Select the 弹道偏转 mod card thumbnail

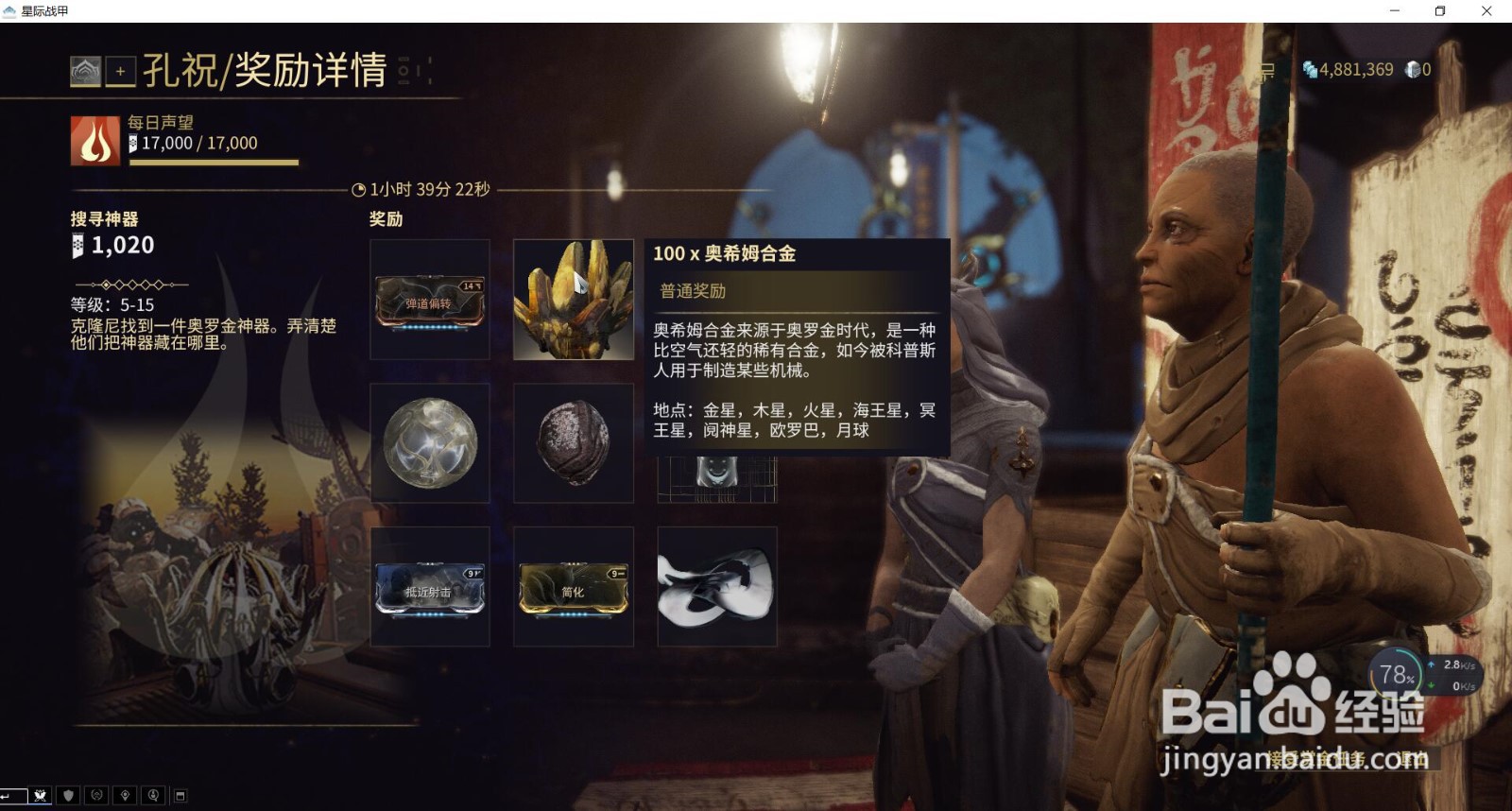click(x=430, y=301)
